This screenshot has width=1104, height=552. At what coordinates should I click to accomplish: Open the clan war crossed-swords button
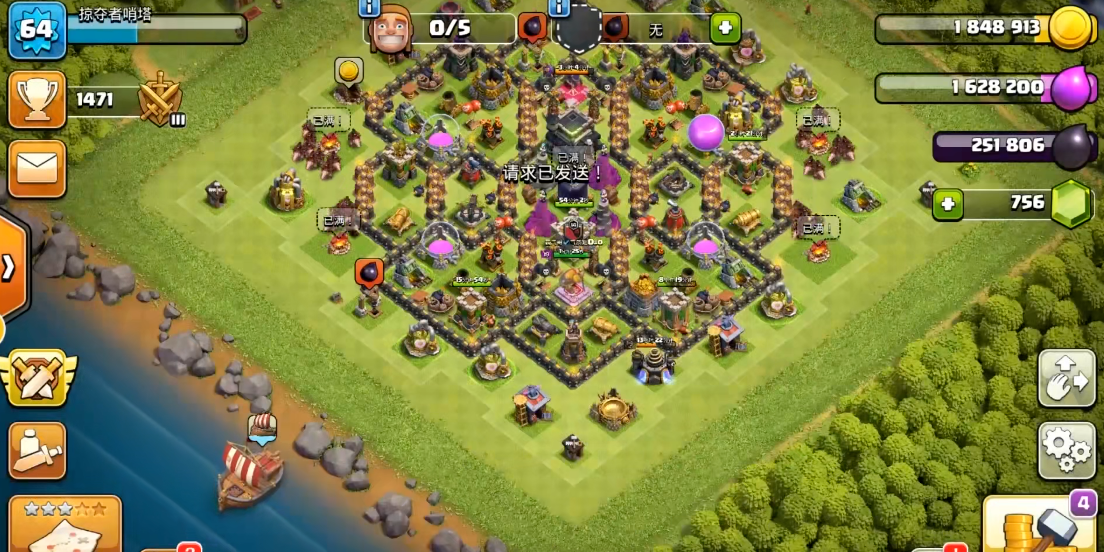(37, 378)
